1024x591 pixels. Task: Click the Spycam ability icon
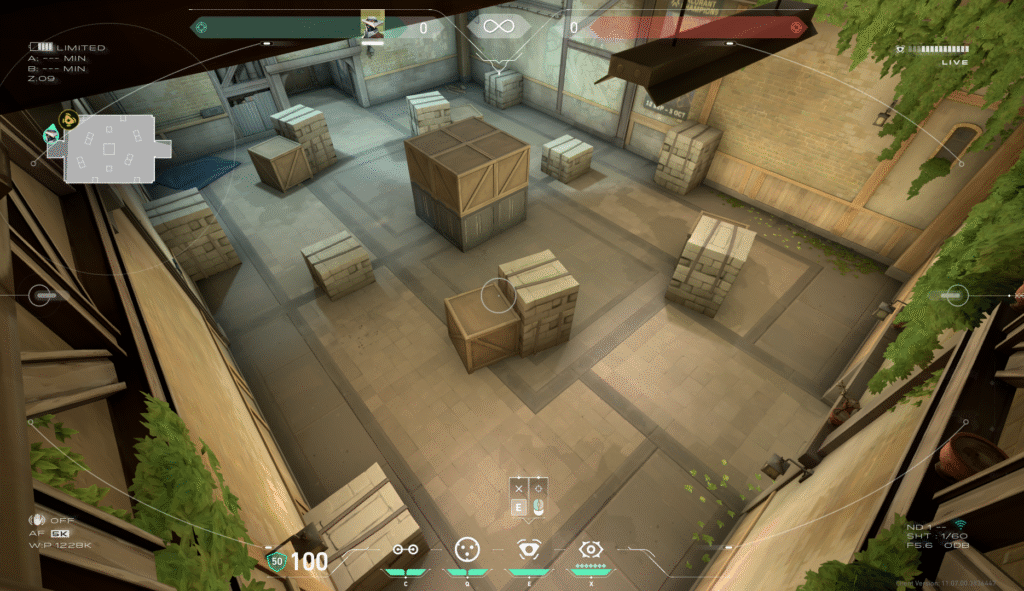tap(527, 549)
